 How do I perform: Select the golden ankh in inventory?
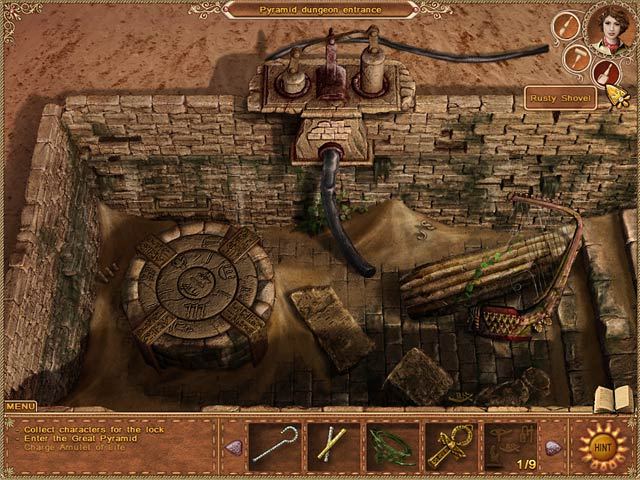[450, 444]
